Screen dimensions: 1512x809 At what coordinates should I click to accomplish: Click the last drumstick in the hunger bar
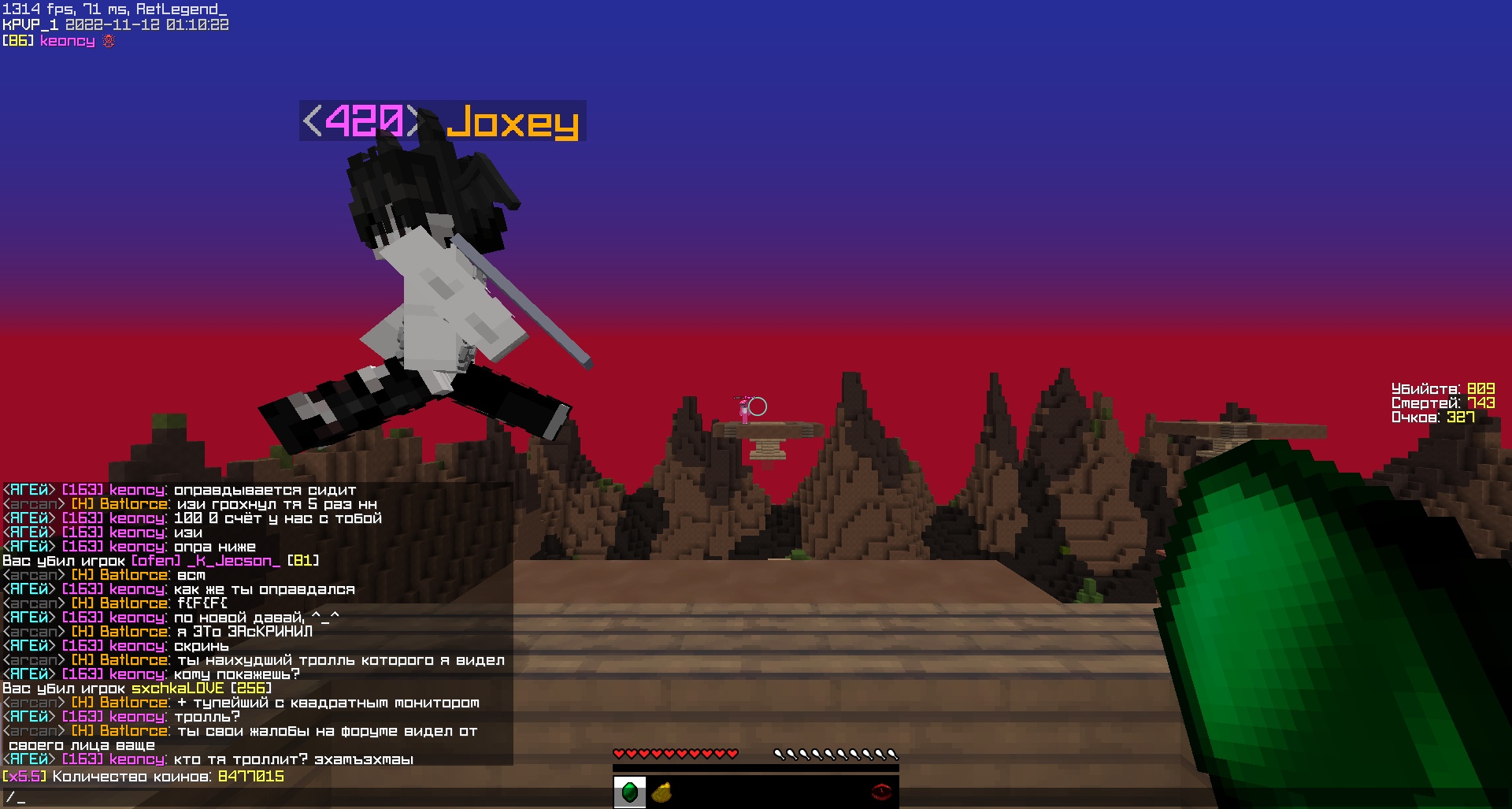click(x=892, y=753)
